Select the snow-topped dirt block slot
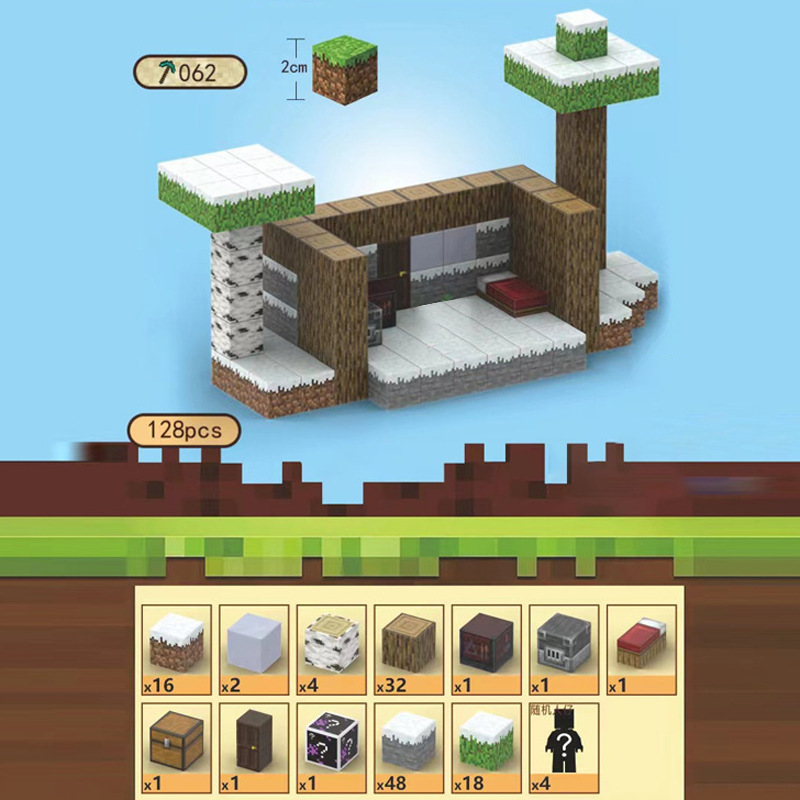The height and width of the screenshot is (800, 800). [176, 647]
